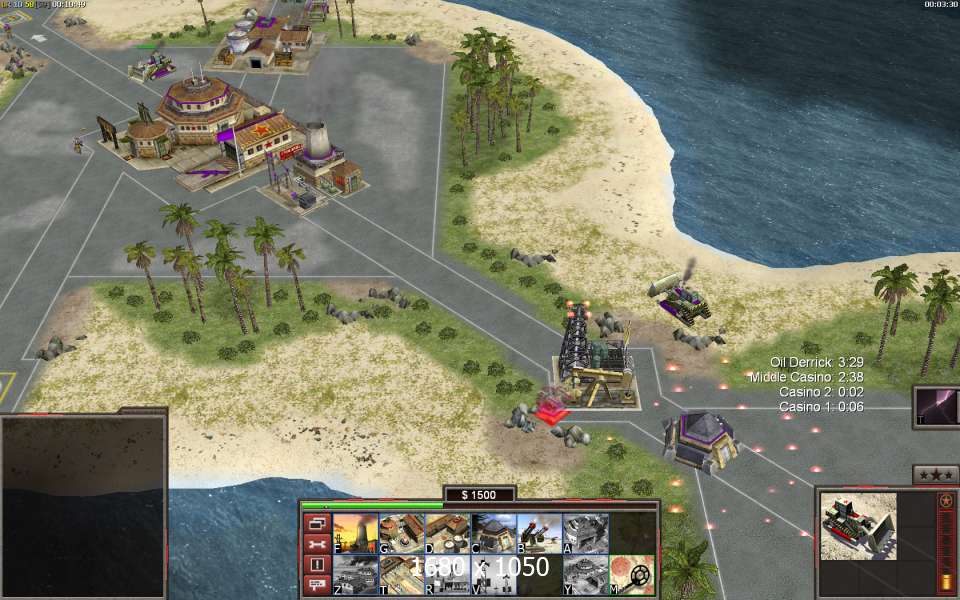Select the greyed dome structure labeled Y
The height and width of the screenshot is (600, 960).
585,575
